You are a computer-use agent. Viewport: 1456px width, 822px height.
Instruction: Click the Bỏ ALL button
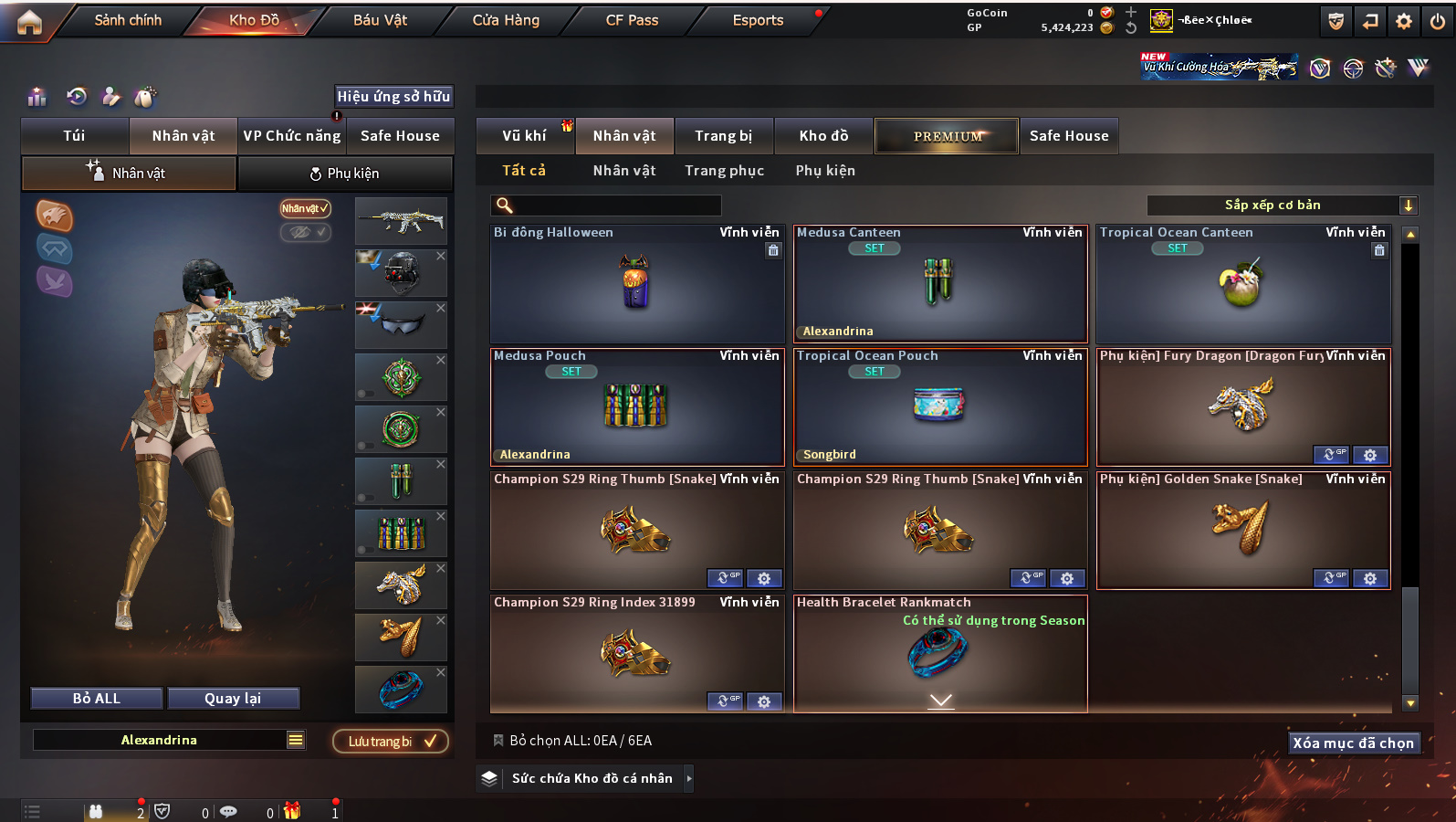point(97,699)
